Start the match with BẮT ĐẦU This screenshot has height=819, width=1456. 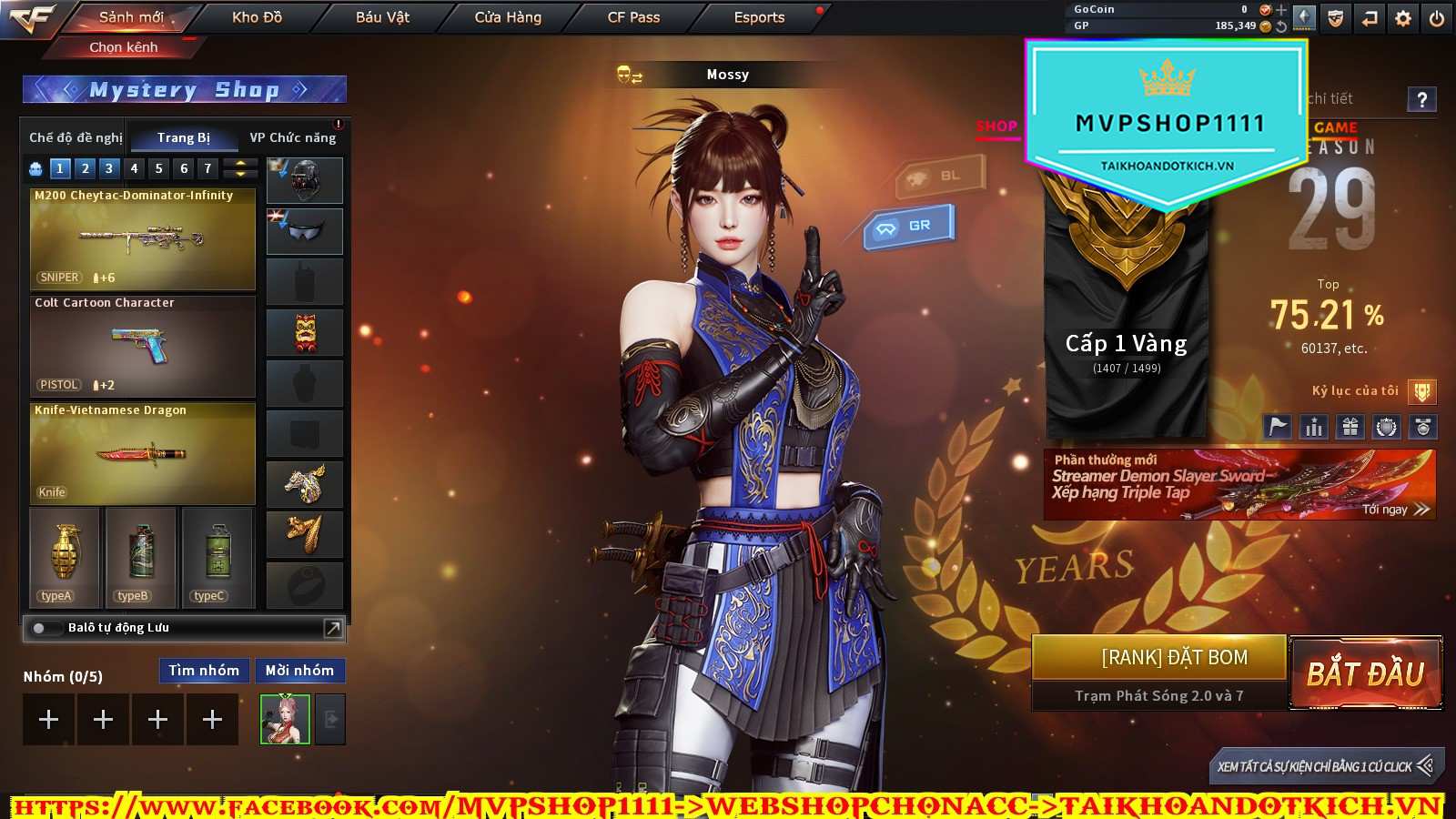[x=1365, y=673]
